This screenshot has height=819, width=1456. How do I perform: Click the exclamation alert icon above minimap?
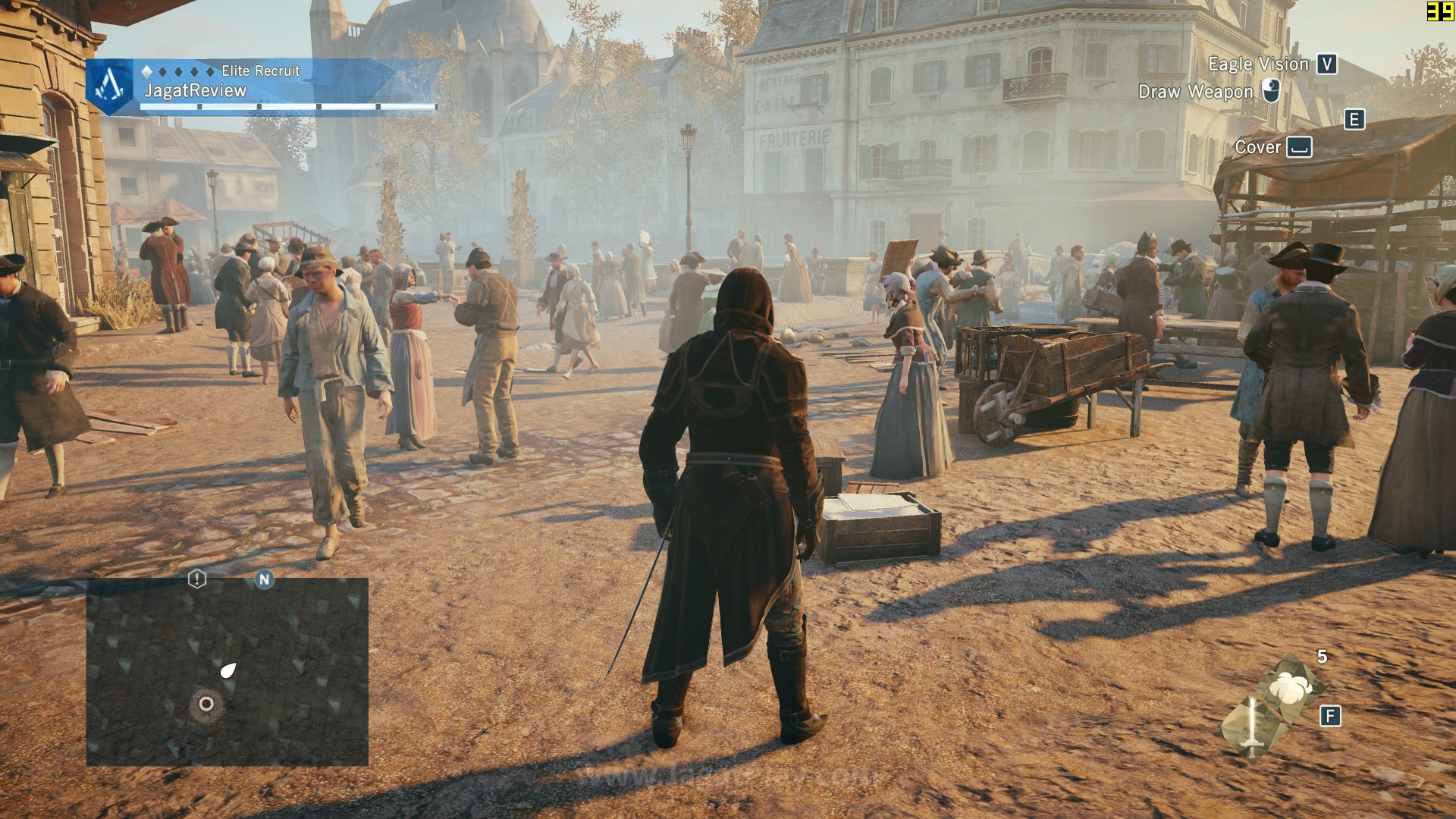pos(196,579)
